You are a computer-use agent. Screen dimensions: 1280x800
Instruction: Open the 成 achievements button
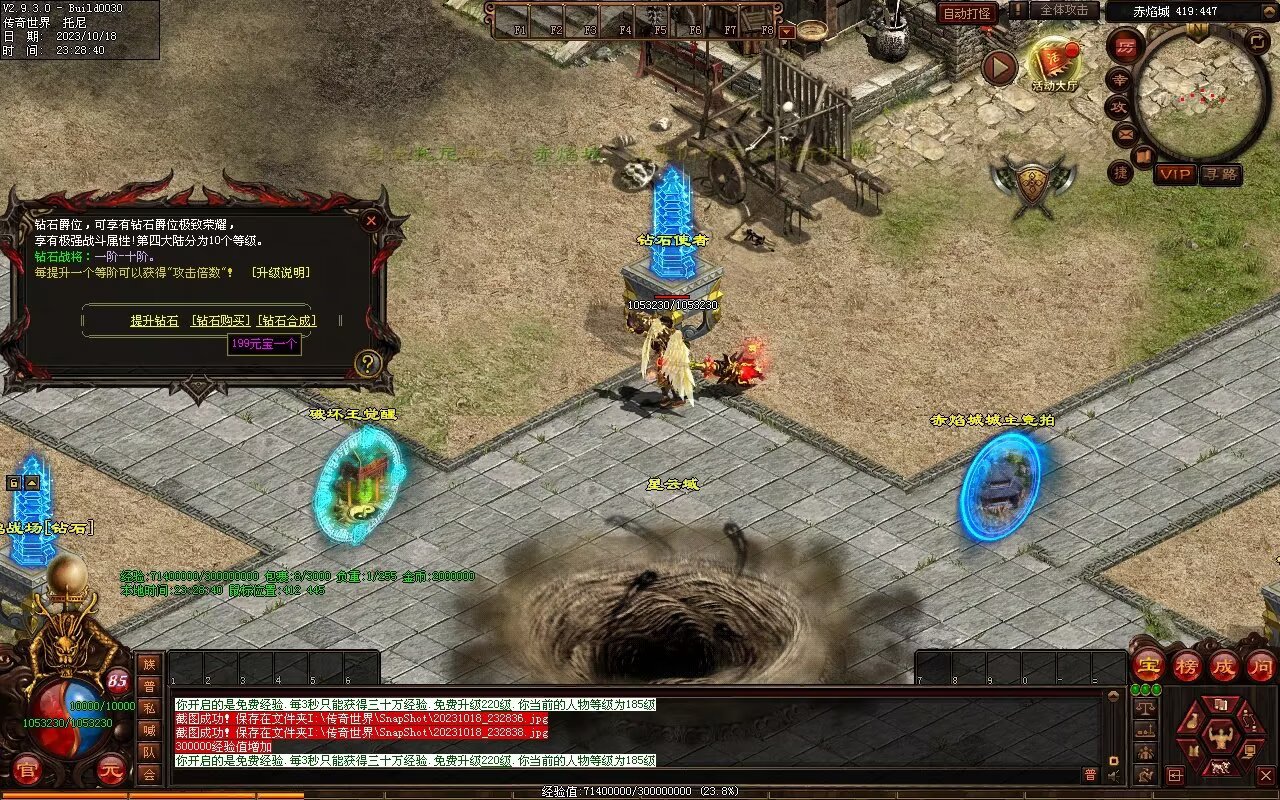1224,665
